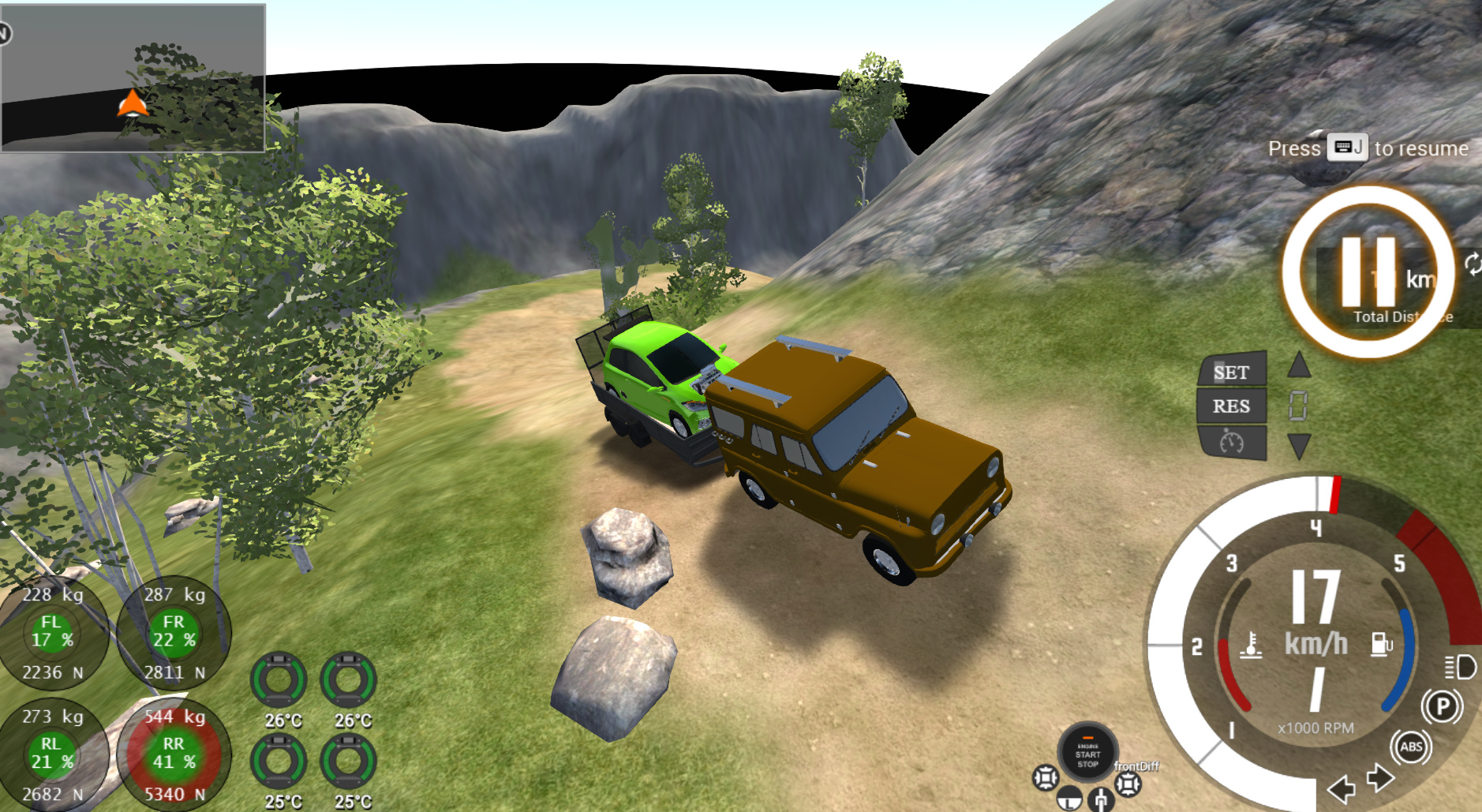The height and width of the screenshot is (812, 1482).
Task: Click the large pause icon to resume
Action: coord(1368,272)
